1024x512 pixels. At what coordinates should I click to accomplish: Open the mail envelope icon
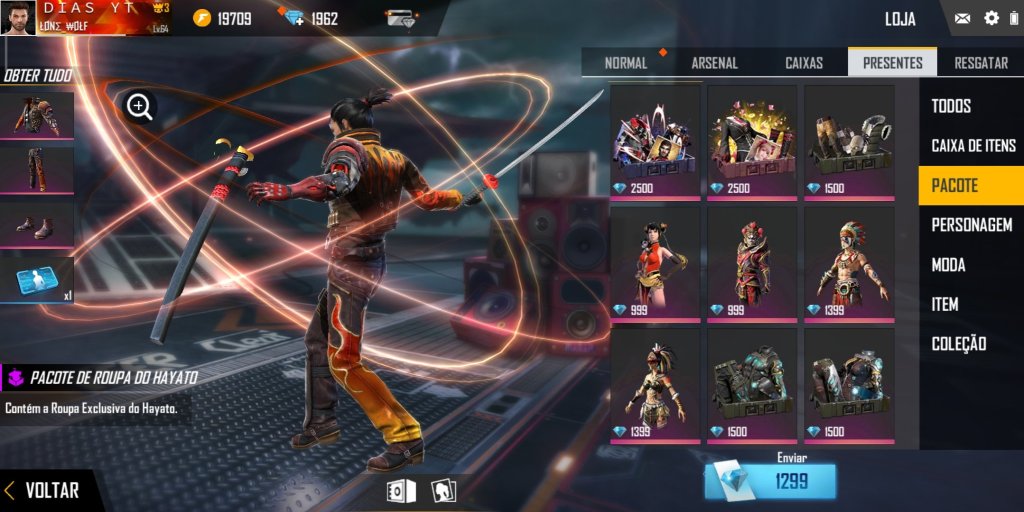tap(962, 18)
